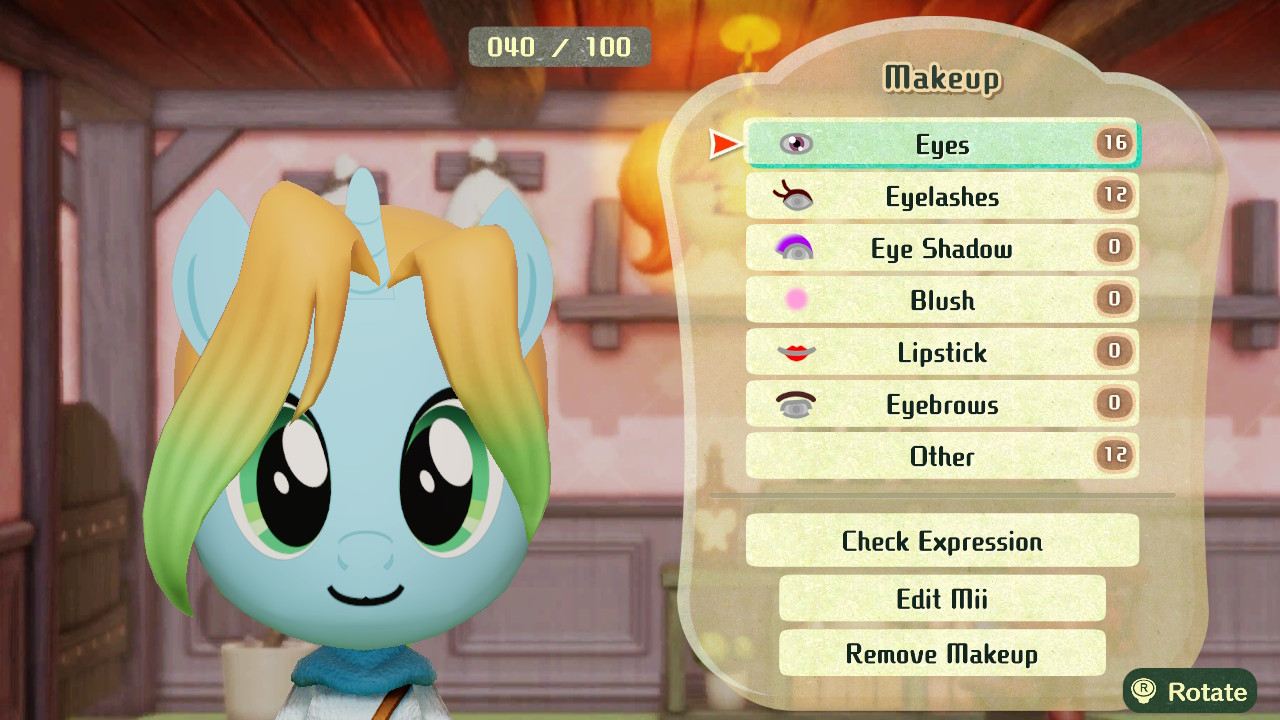Click the Remove Makeup button
This screenshot has height=720, width=1280.
942,653
